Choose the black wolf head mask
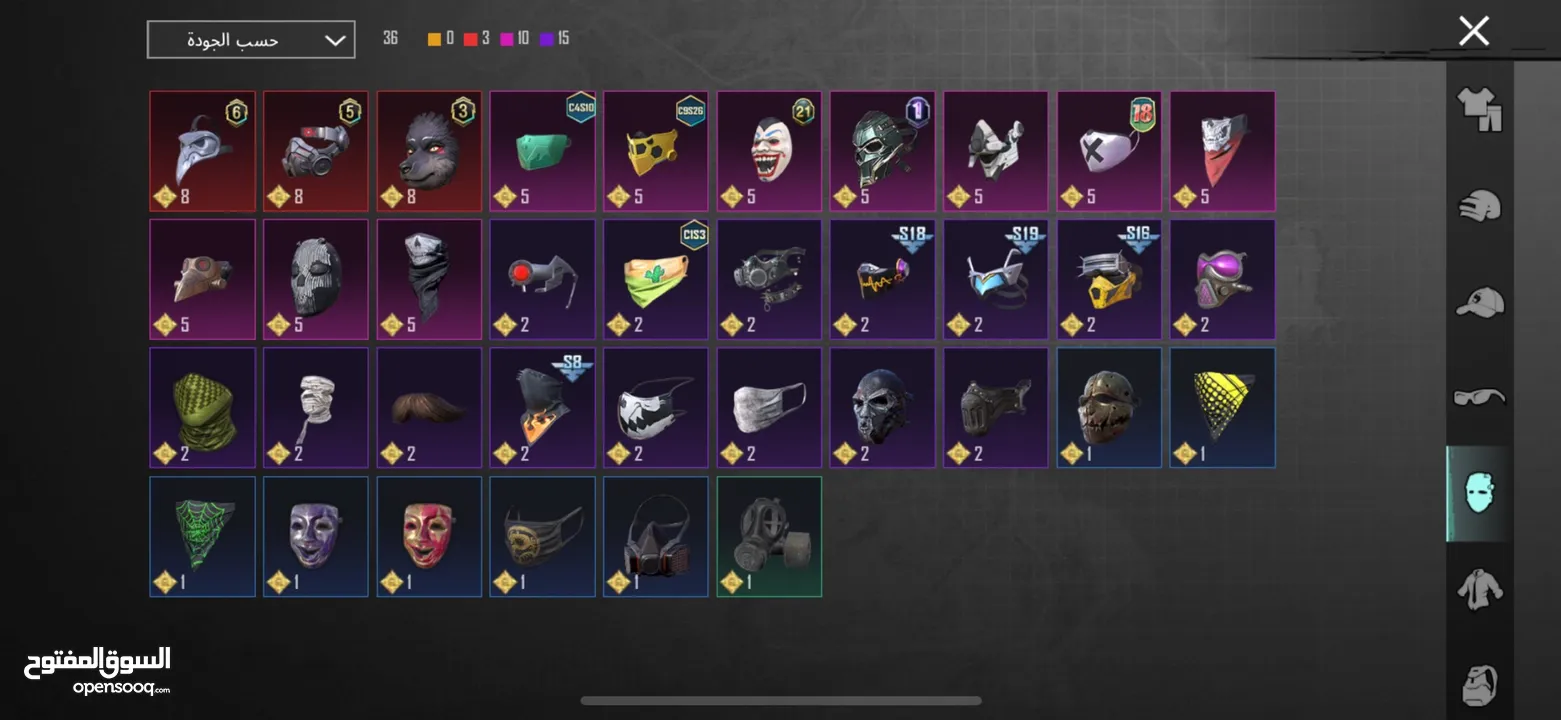The width and height of the screenshot is (1561, 720). pos(429,151)
